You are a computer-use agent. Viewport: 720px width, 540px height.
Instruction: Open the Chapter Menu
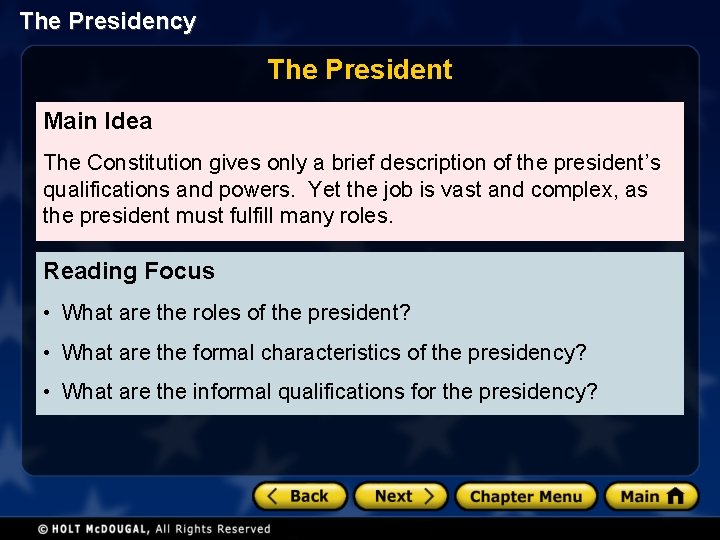(x=525, y=496)
